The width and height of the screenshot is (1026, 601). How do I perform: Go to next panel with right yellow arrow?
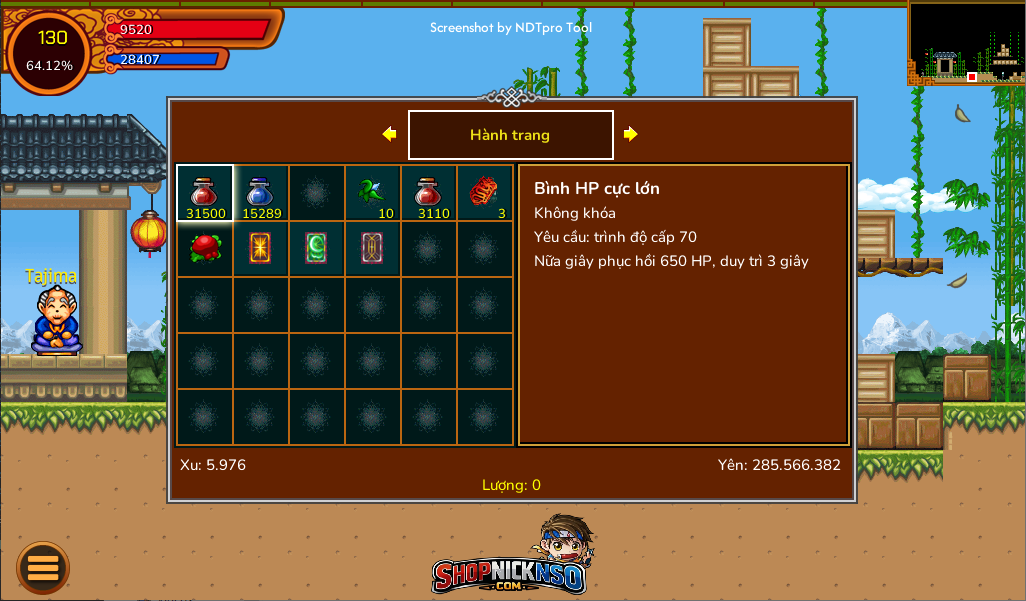631,134
